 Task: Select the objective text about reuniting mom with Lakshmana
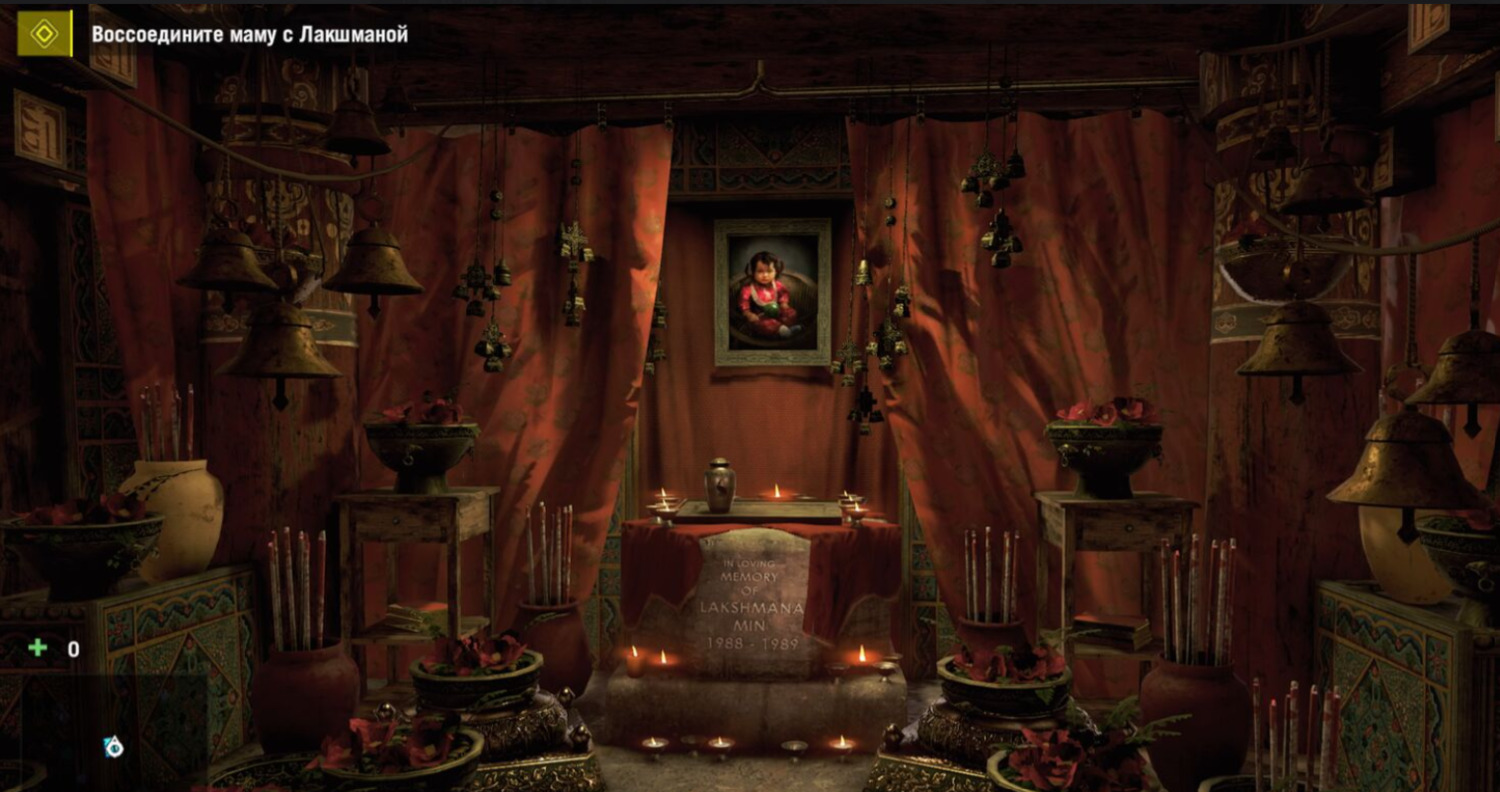[x=249, y=34]
